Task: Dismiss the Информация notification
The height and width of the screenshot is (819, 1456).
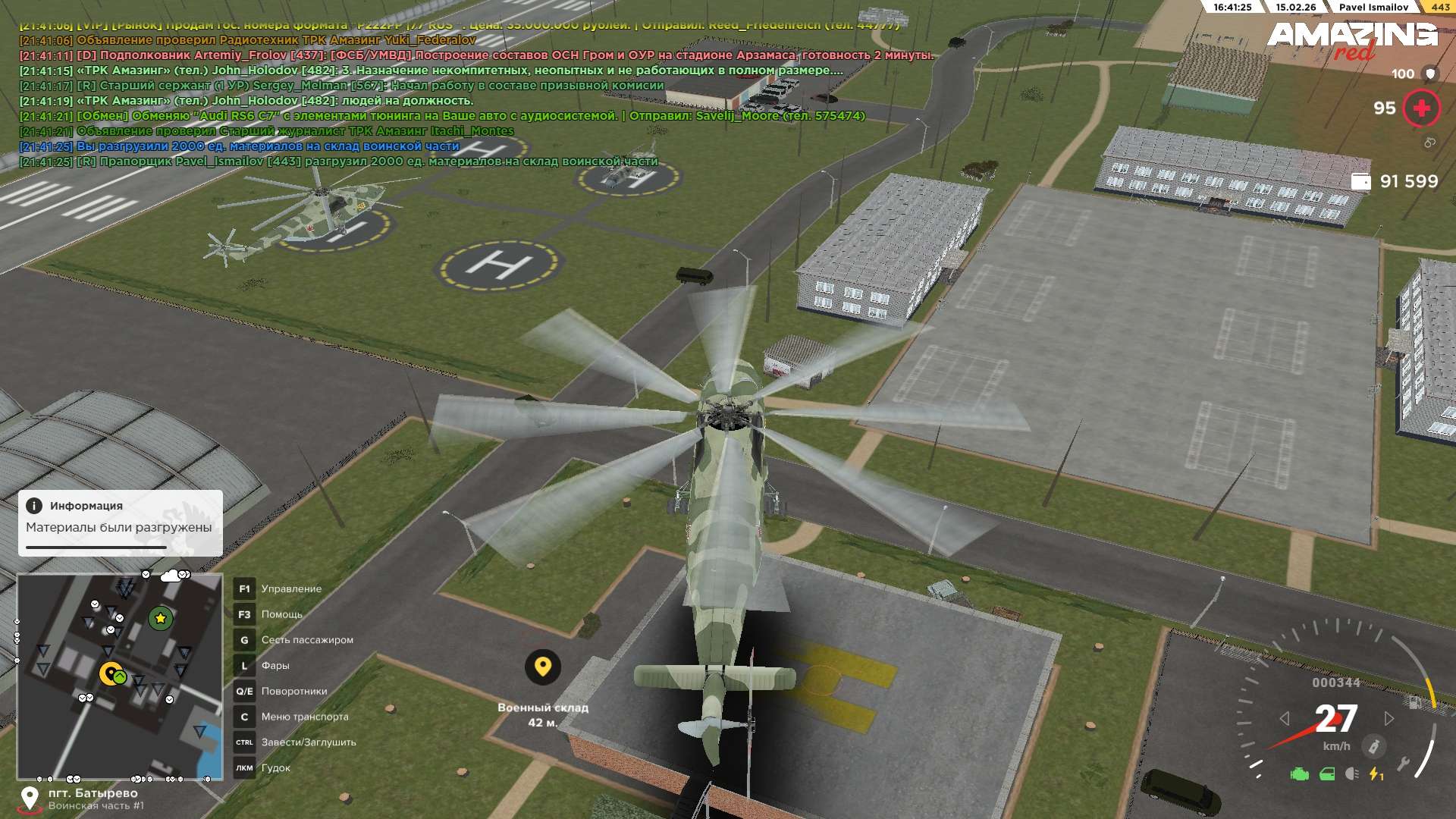Action: (x=120, y=522)
